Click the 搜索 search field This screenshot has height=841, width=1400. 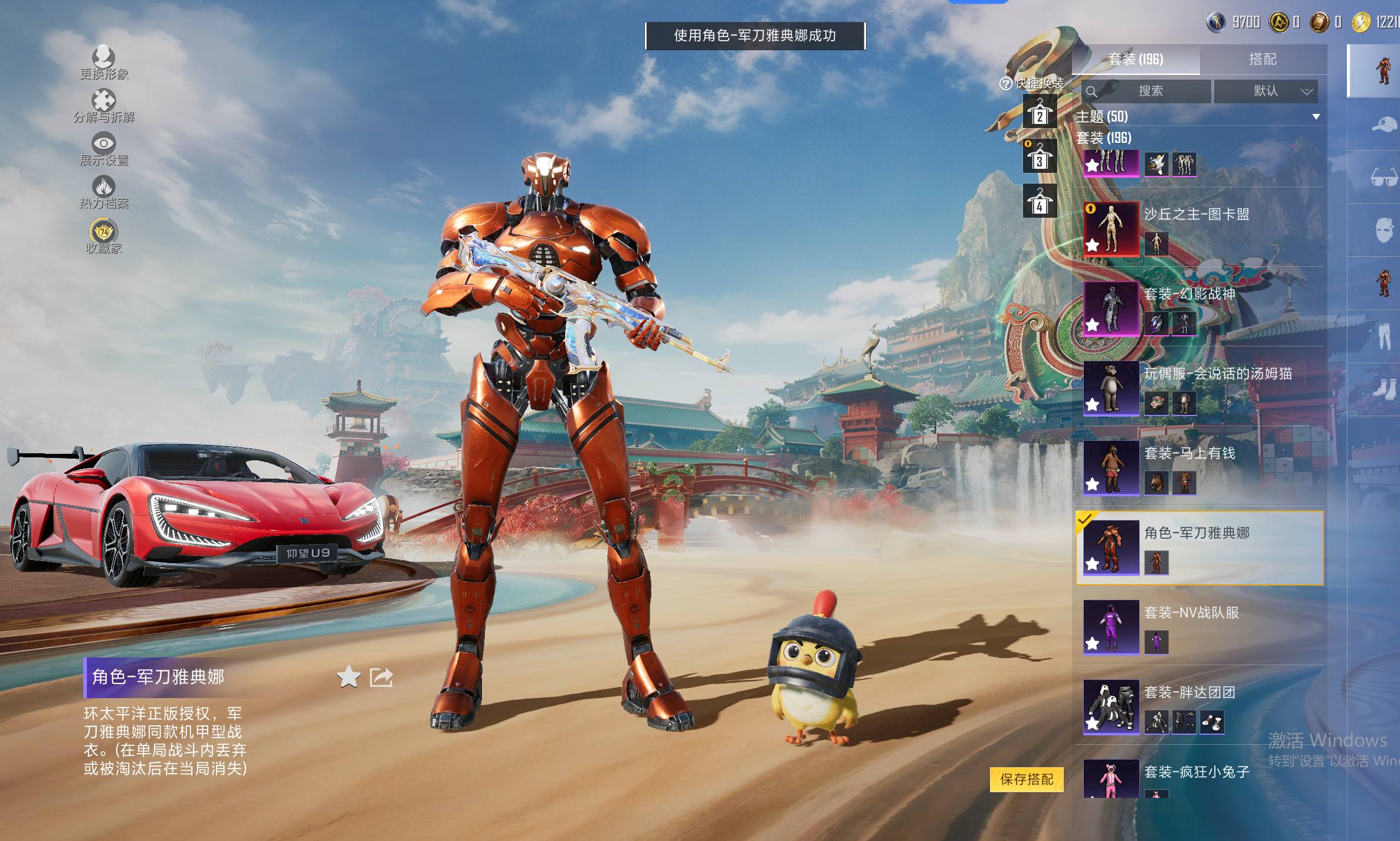(x=1150, y=91)
